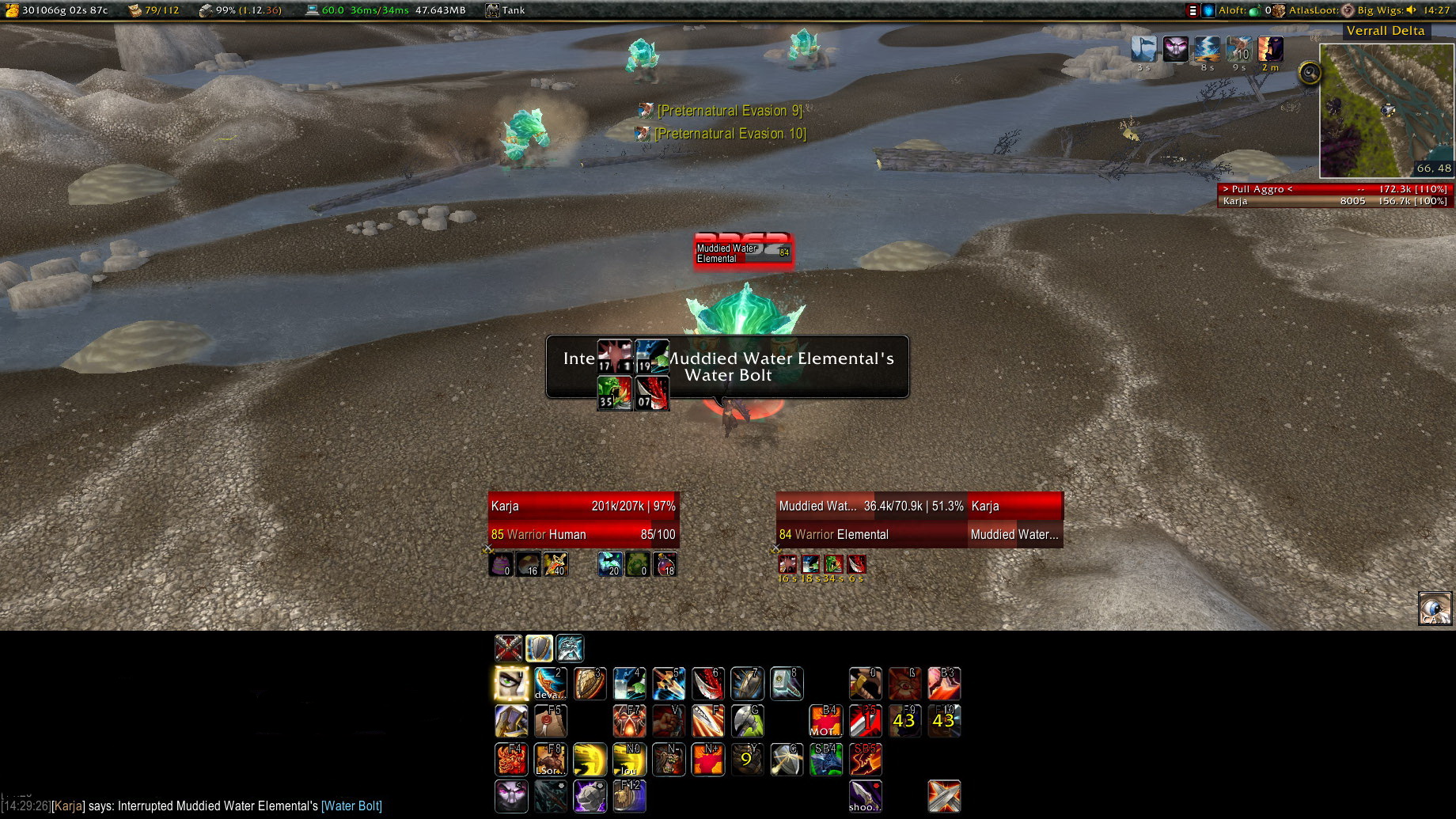Use the wax-sealed scroll item on F5
The width and height of the screenshot is (1456, 819).
[550, 721]
